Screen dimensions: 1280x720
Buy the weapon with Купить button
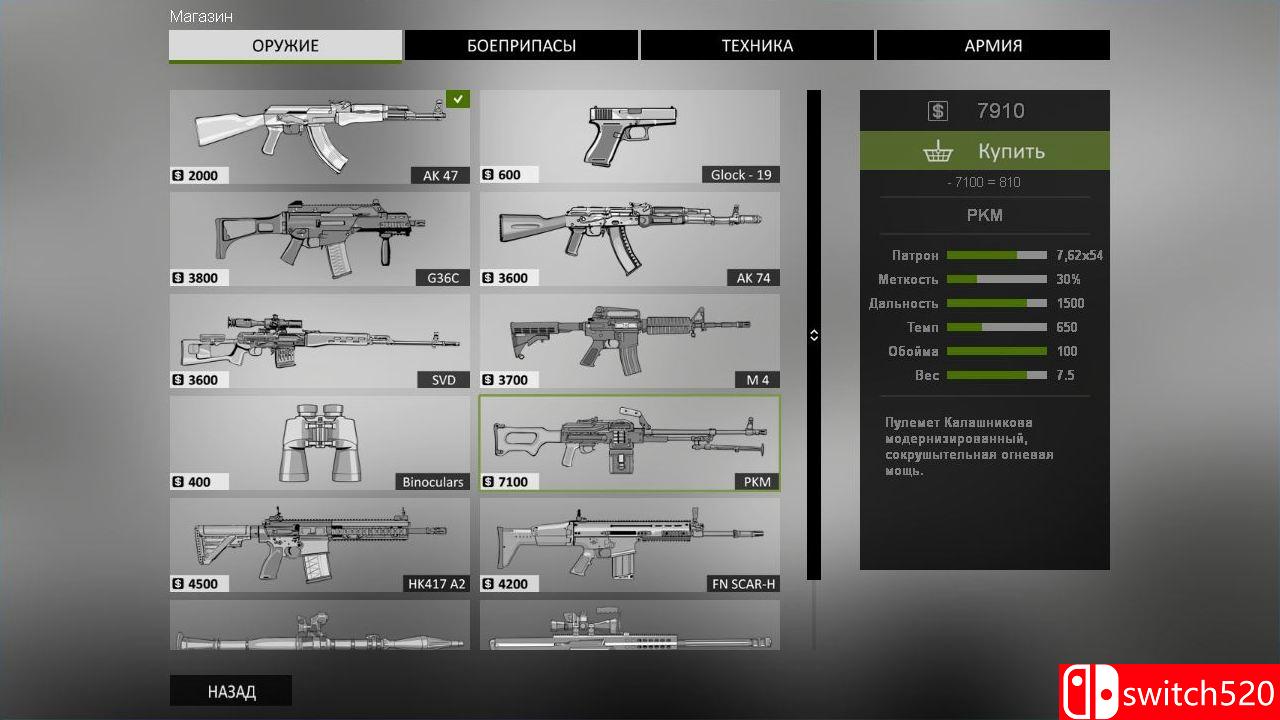point(985,151)
